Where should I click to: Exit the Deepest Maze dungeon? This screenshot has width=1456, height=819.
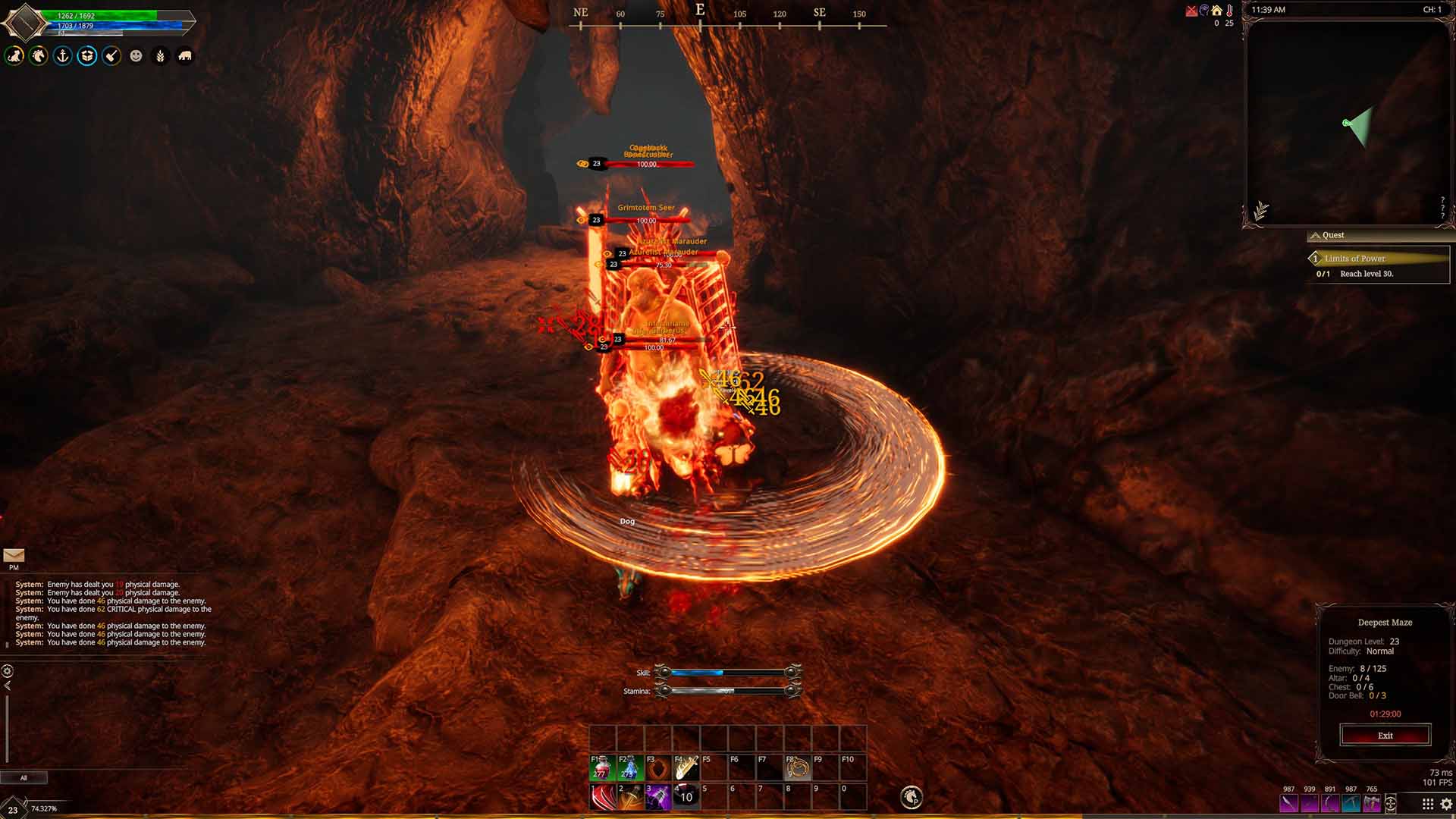click(x=1385, y=736)
